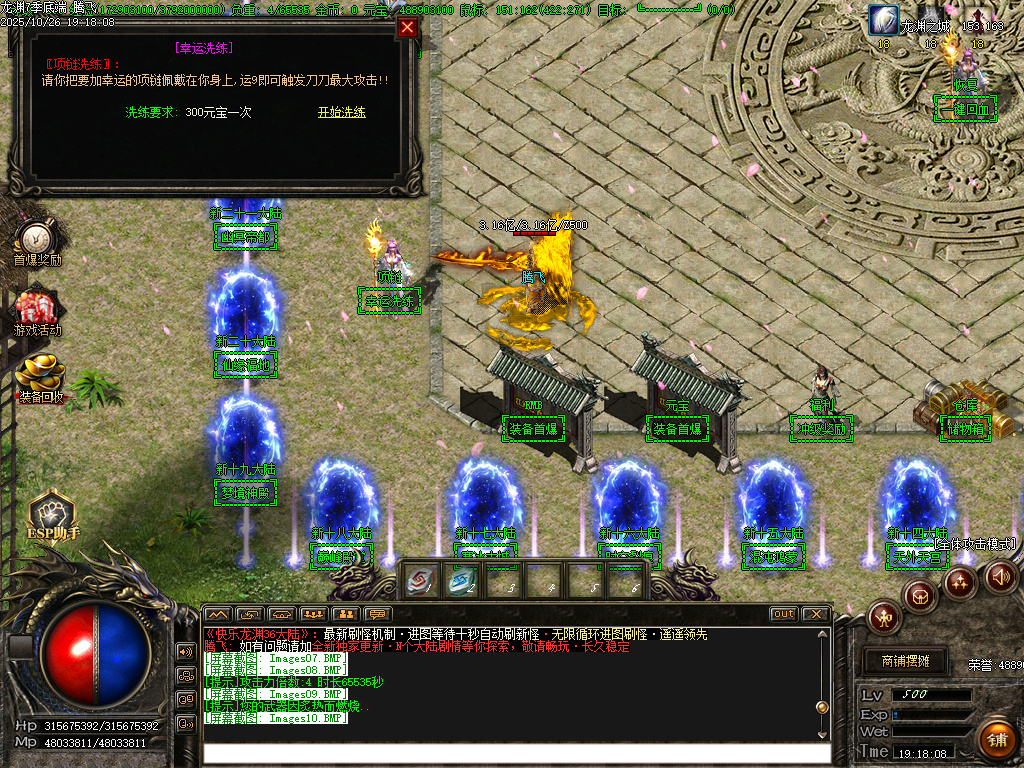Click the chat panel's out button
The height and width of the screenshot is (768, 1024).
783,614
